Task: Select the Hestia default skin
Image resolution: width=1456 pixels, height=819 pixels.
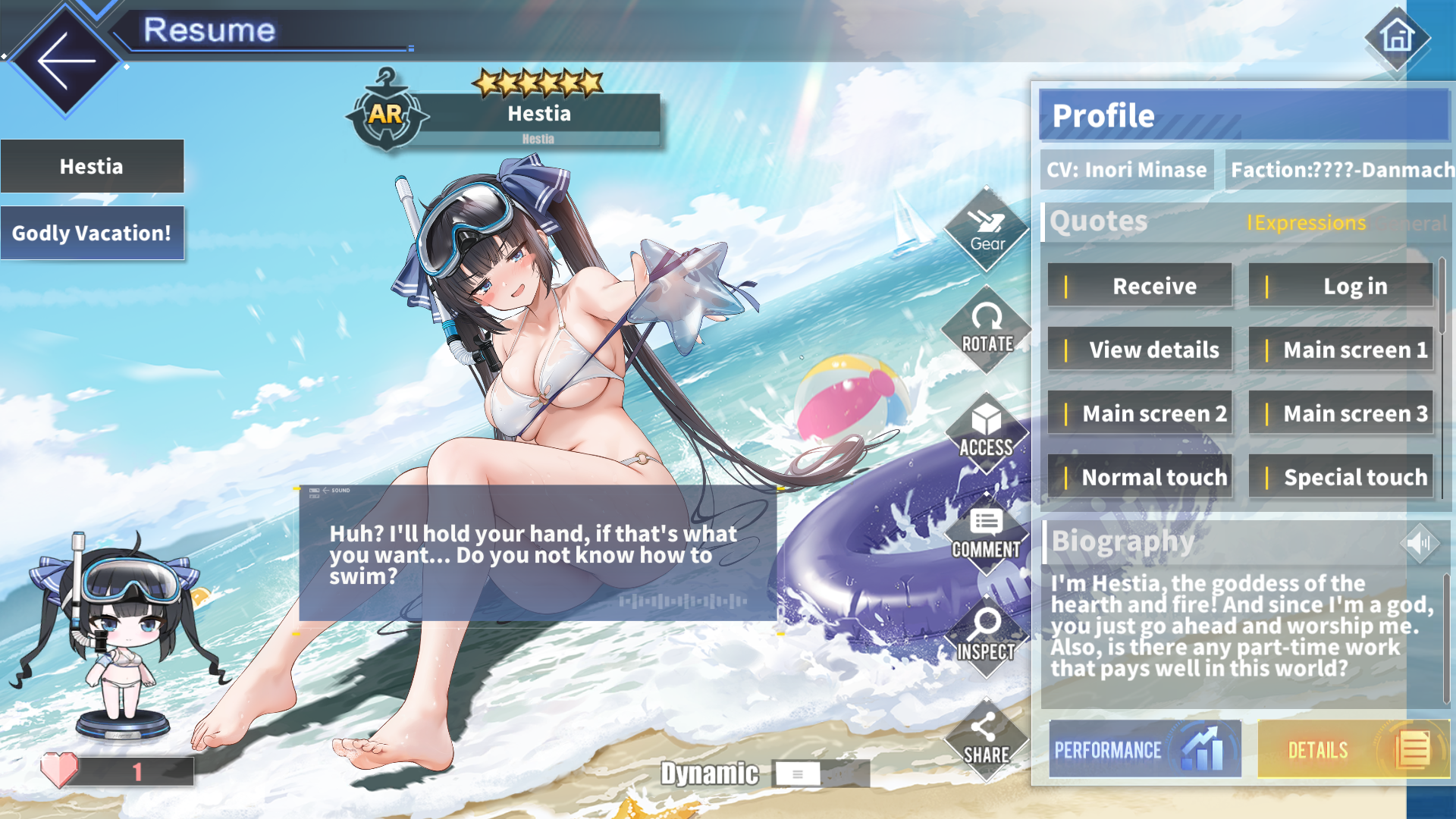Action: click(92, 166)
